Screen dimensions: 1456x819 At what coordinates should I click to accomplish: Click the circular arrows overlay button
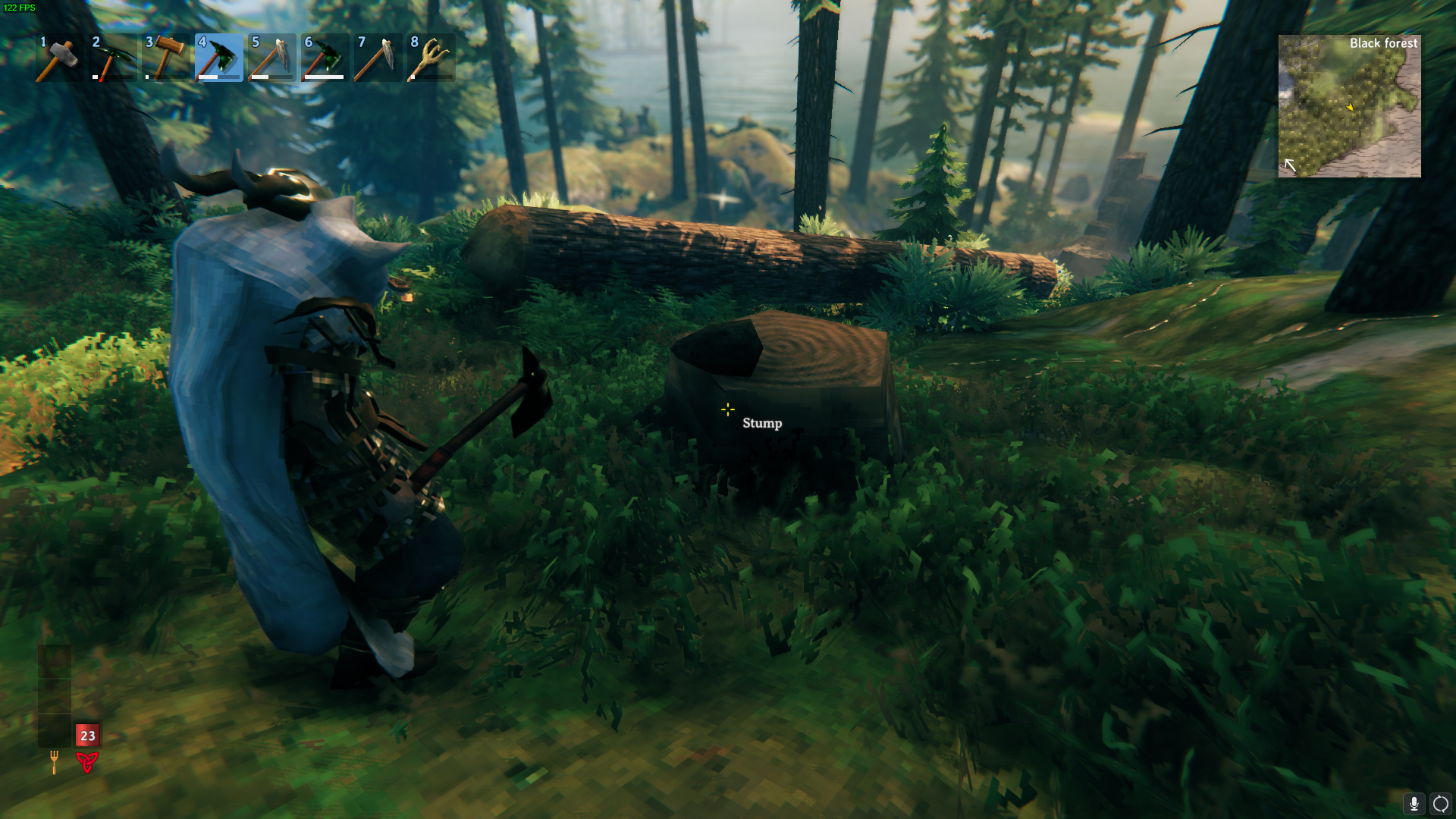(x=1440, y=803)
